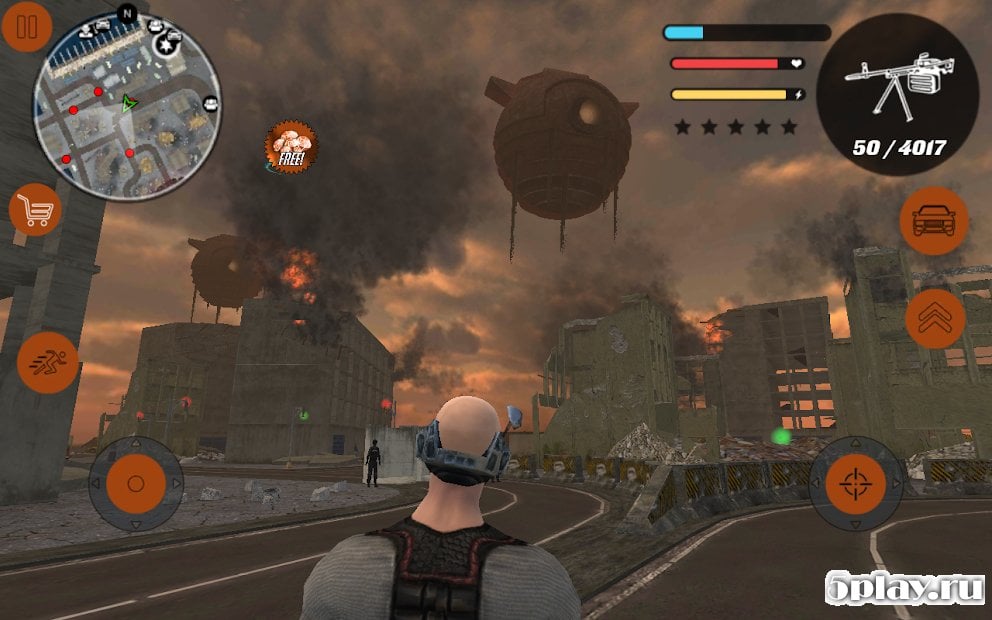Switch weapon via the machine gun icon
The height and width of the screenshot is (620, 992).
896,95
